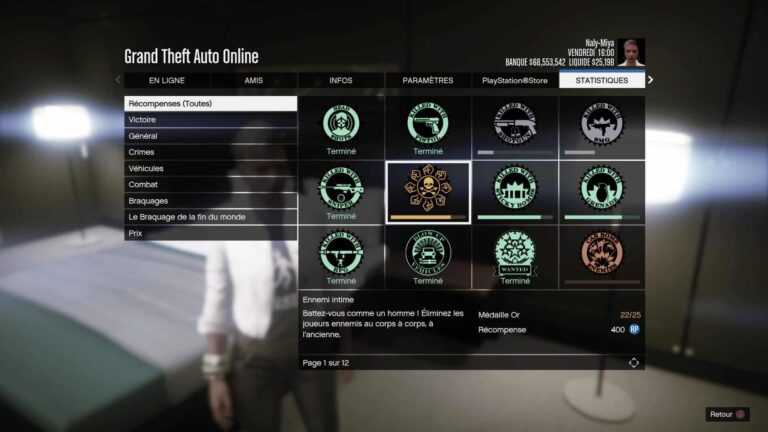This screenshot has width=768, height=432.
Task: Choose the Car Bomb Enemies award
Action: pyautogui.click(x=602, y=256)
